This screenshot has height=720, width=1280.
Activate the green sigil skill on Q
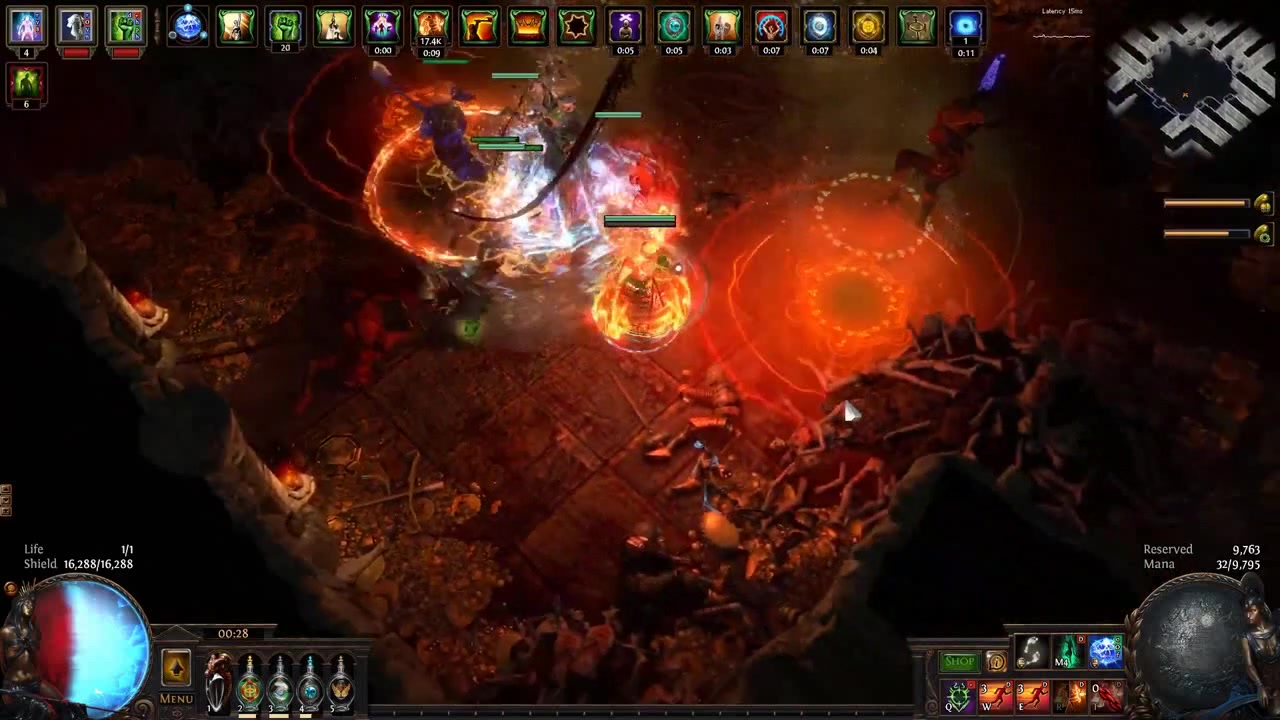[x=958, y=696]
